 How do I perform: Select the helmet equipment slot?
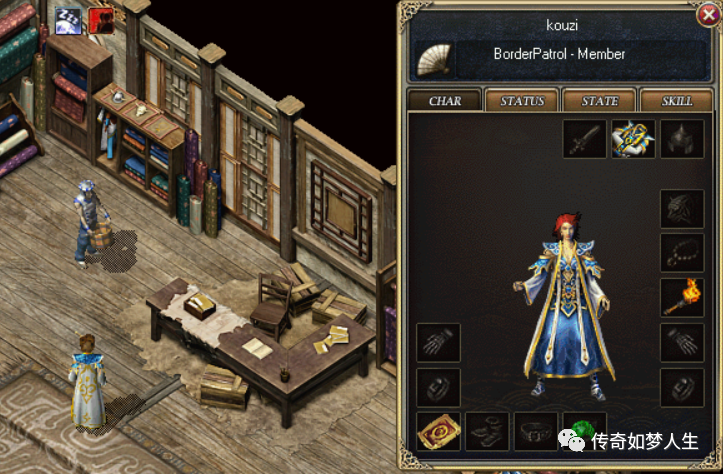(x=682, y=140)
